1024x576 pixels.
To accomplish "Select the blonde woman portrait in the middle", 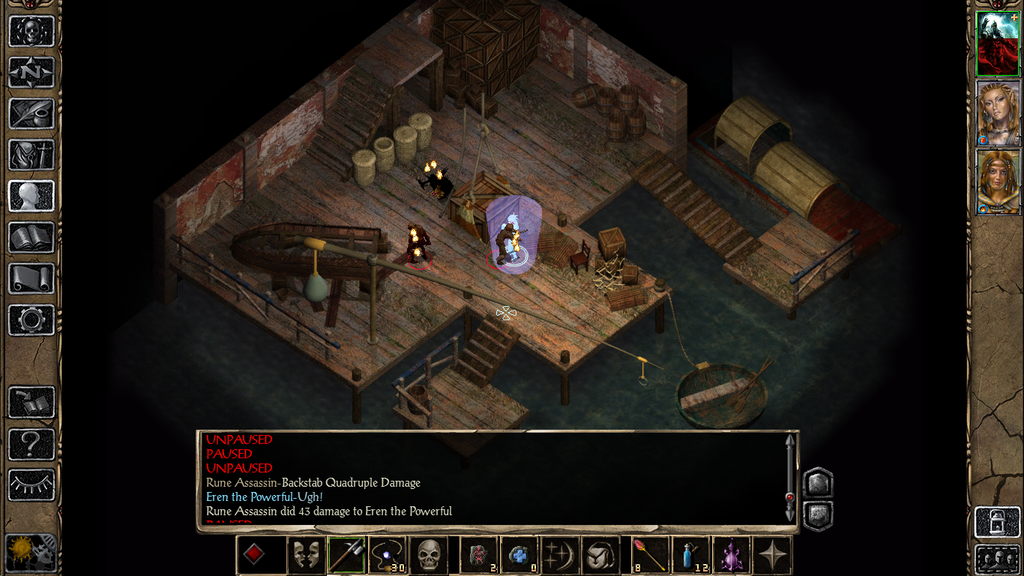I will (x=997, y=113).
